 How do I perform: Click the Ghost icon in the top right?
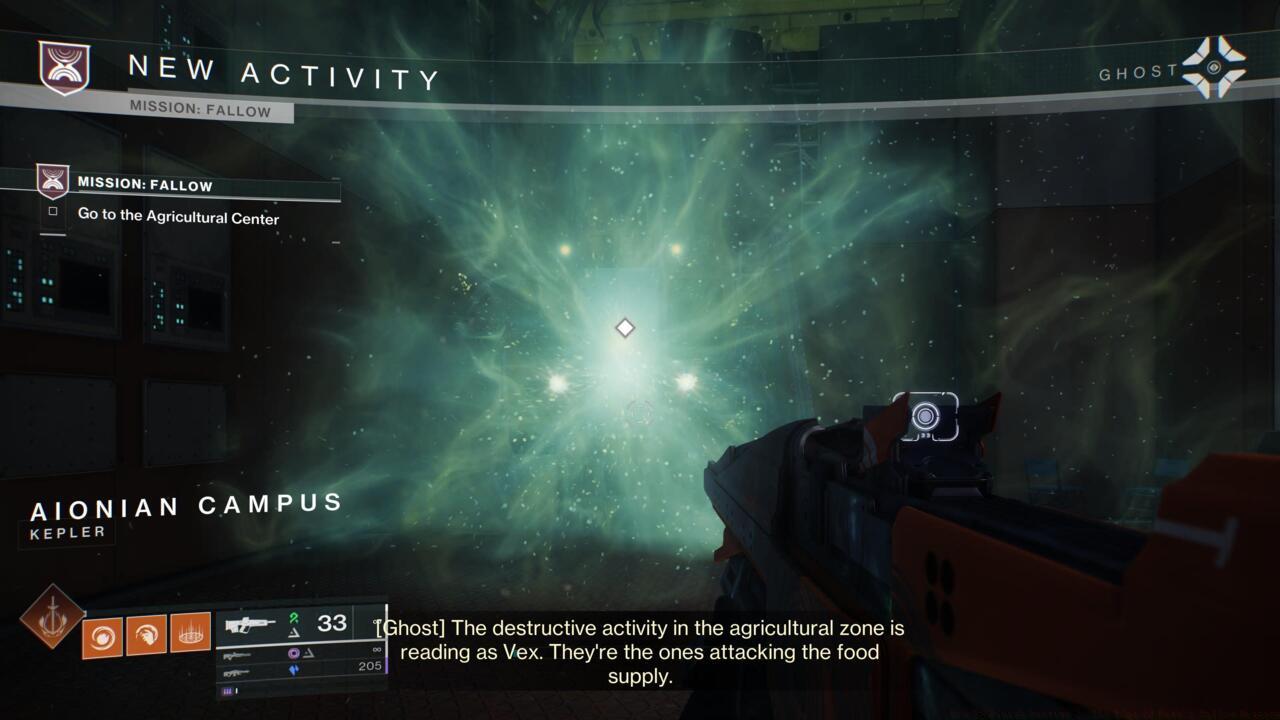click(1213, 67)
